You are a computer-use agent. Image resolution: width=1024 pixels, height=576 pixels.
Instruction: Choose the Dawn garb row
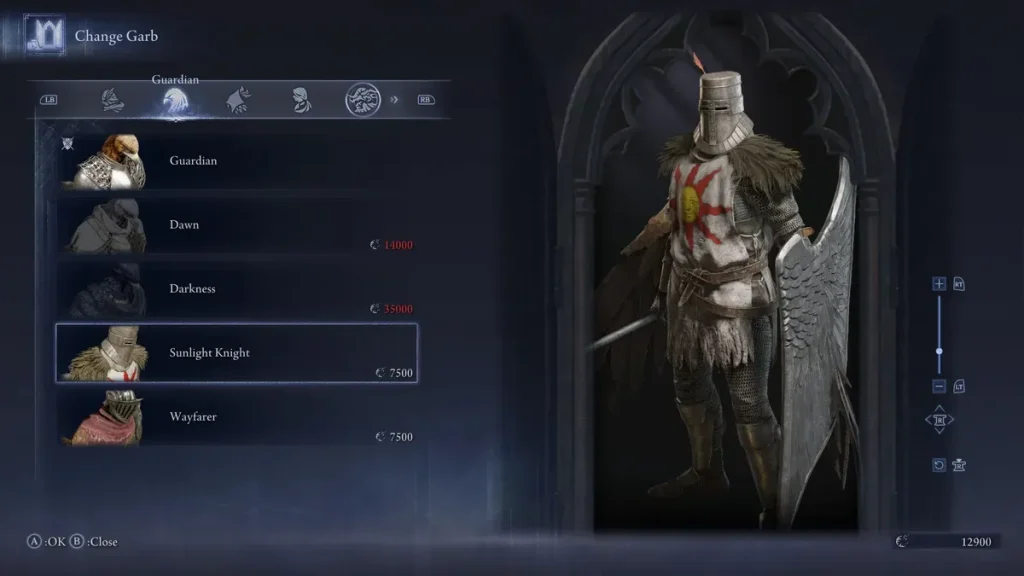(236, 225)
